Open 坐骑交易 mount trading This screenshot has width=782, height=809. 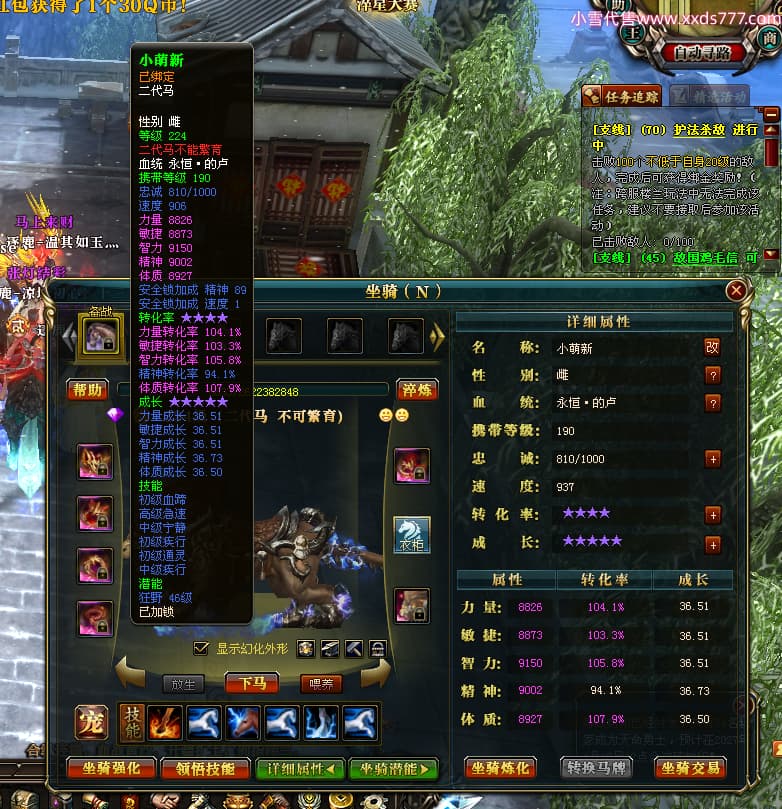point(690,768)
